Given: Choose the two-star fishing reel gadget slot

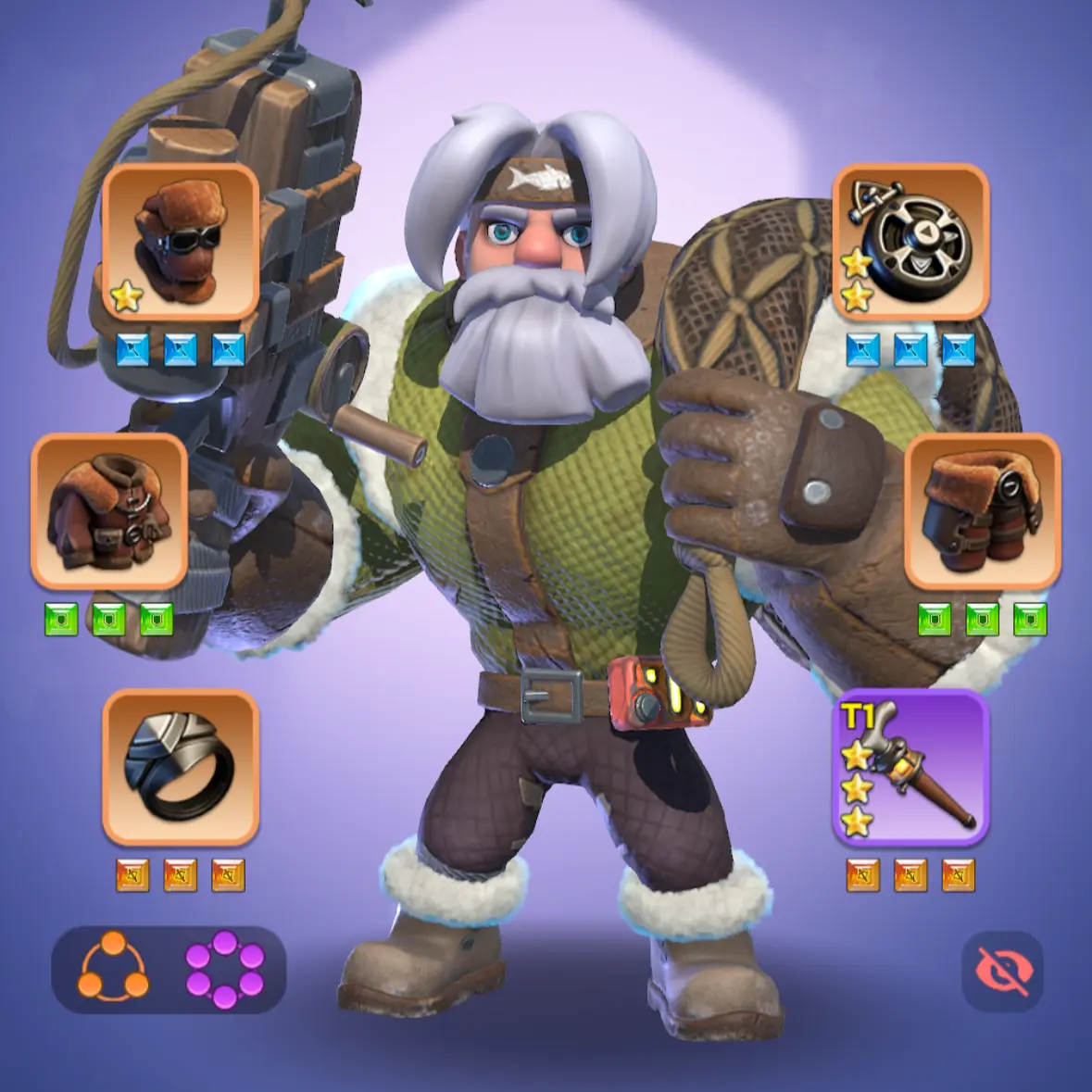Looking at the screenshot, I should coord(910,243).
